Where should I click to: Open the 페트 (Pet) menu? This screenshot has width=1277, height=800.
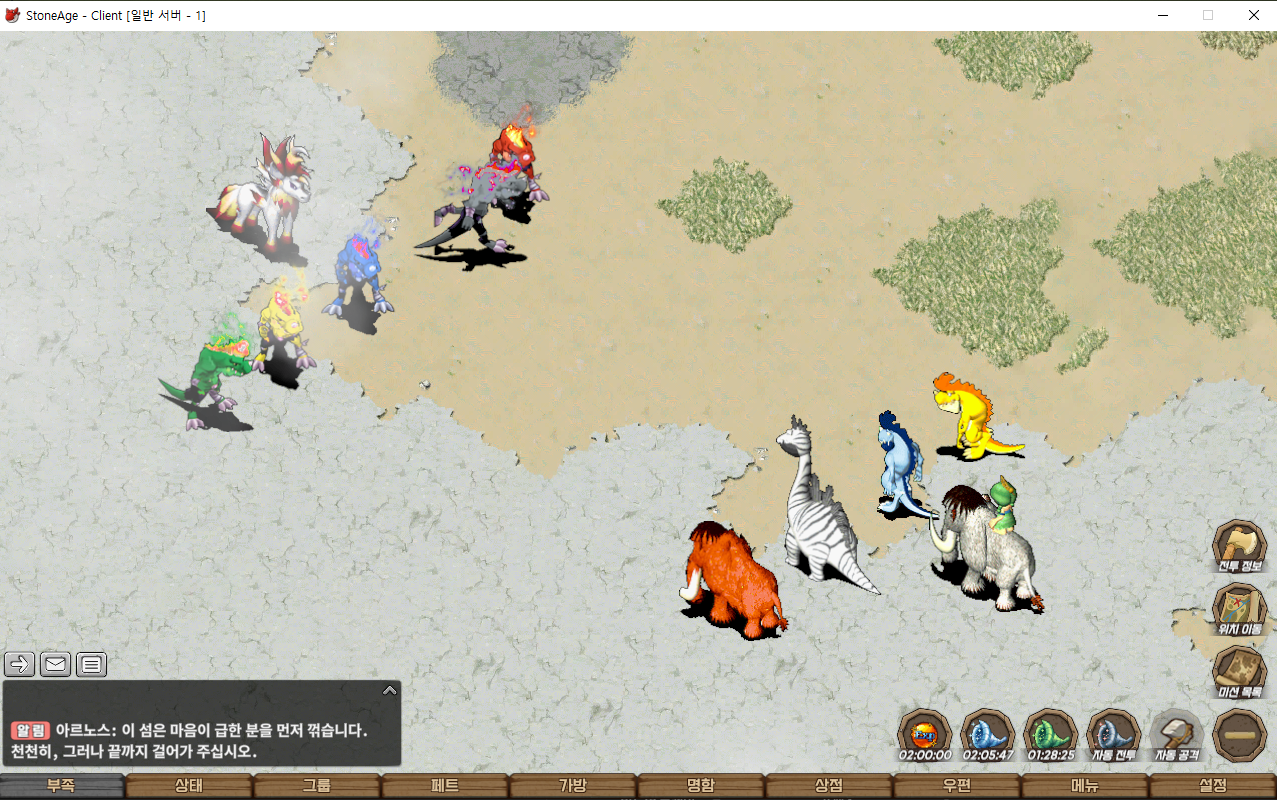point(445,786)
